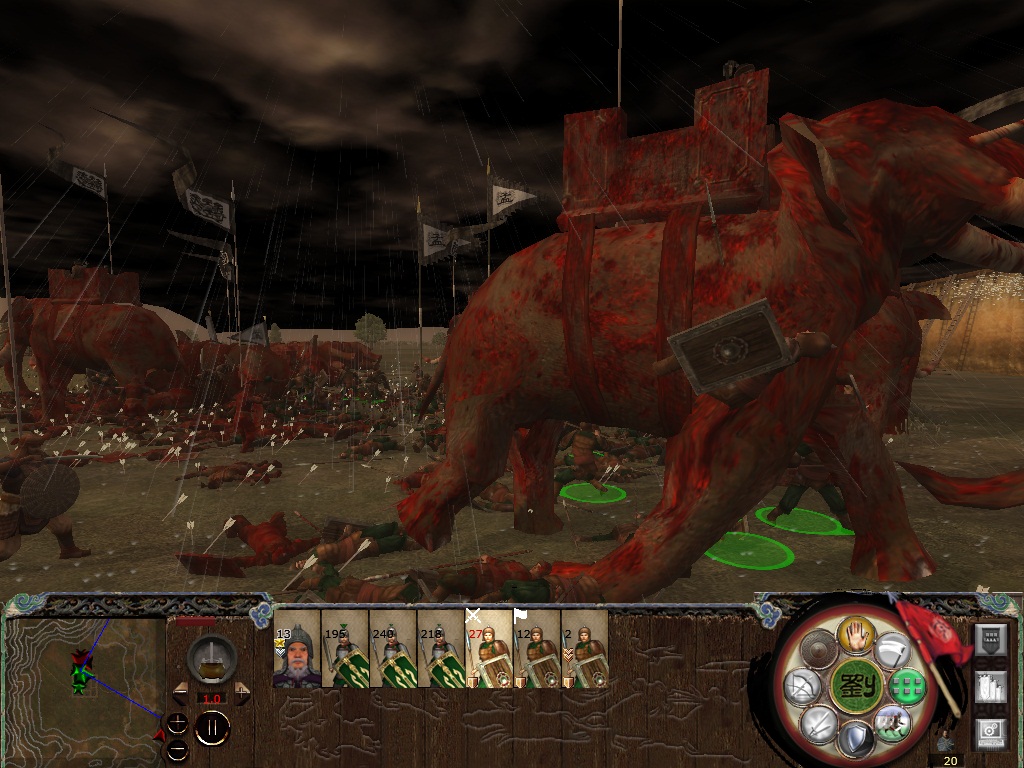Order withdraw with the white flag icon
The width and height of the screenshot is (1024, 768).
click(x=893, y=650)
